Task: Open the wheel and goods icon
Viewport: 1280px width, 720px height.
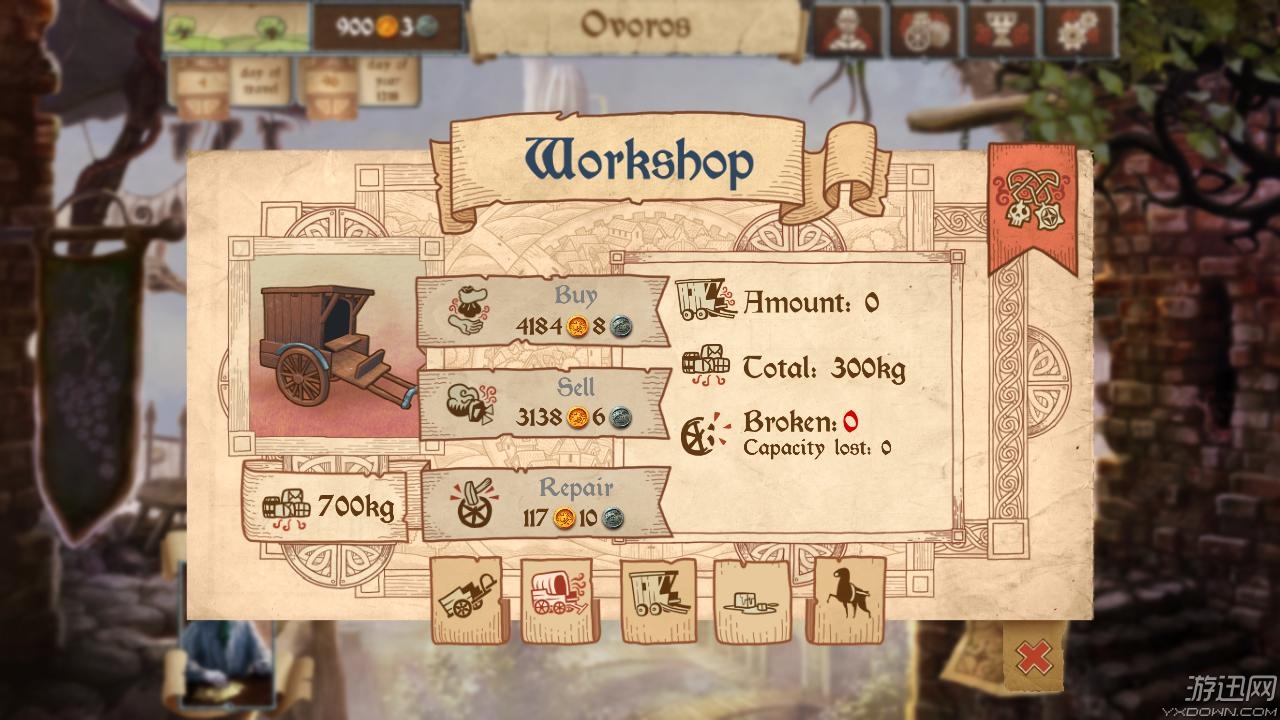Action: tap(924, 30)
